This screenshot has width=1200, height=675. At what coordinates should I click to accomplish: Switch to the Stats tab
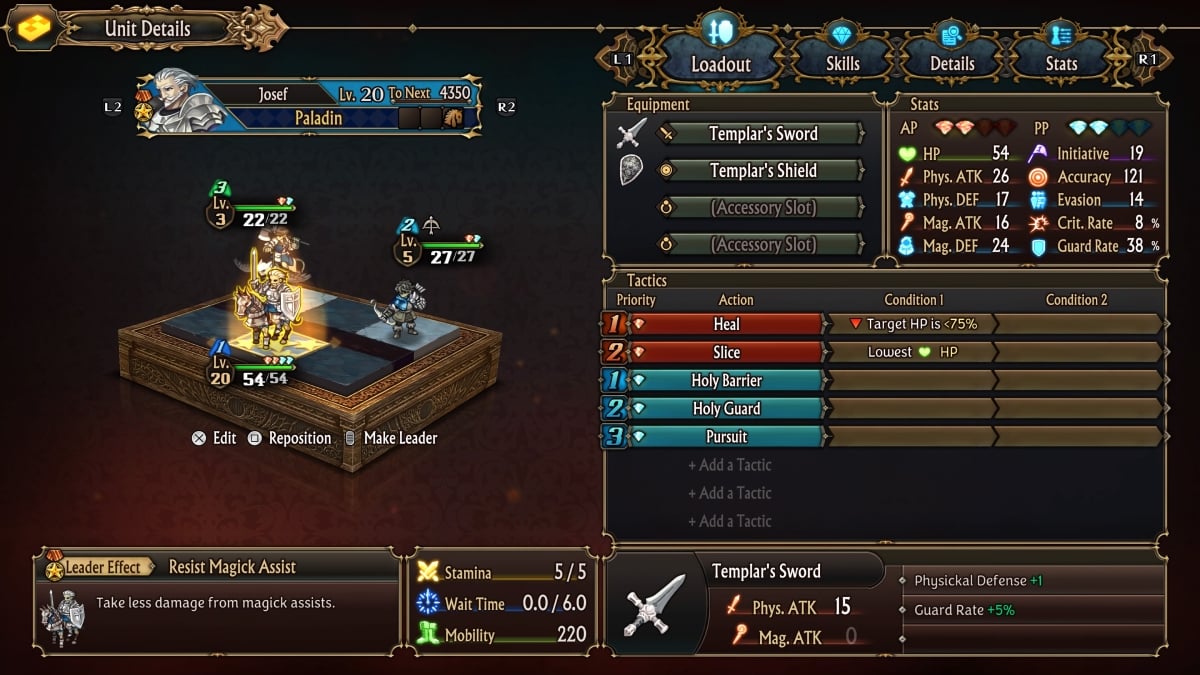pos(1061,62)
